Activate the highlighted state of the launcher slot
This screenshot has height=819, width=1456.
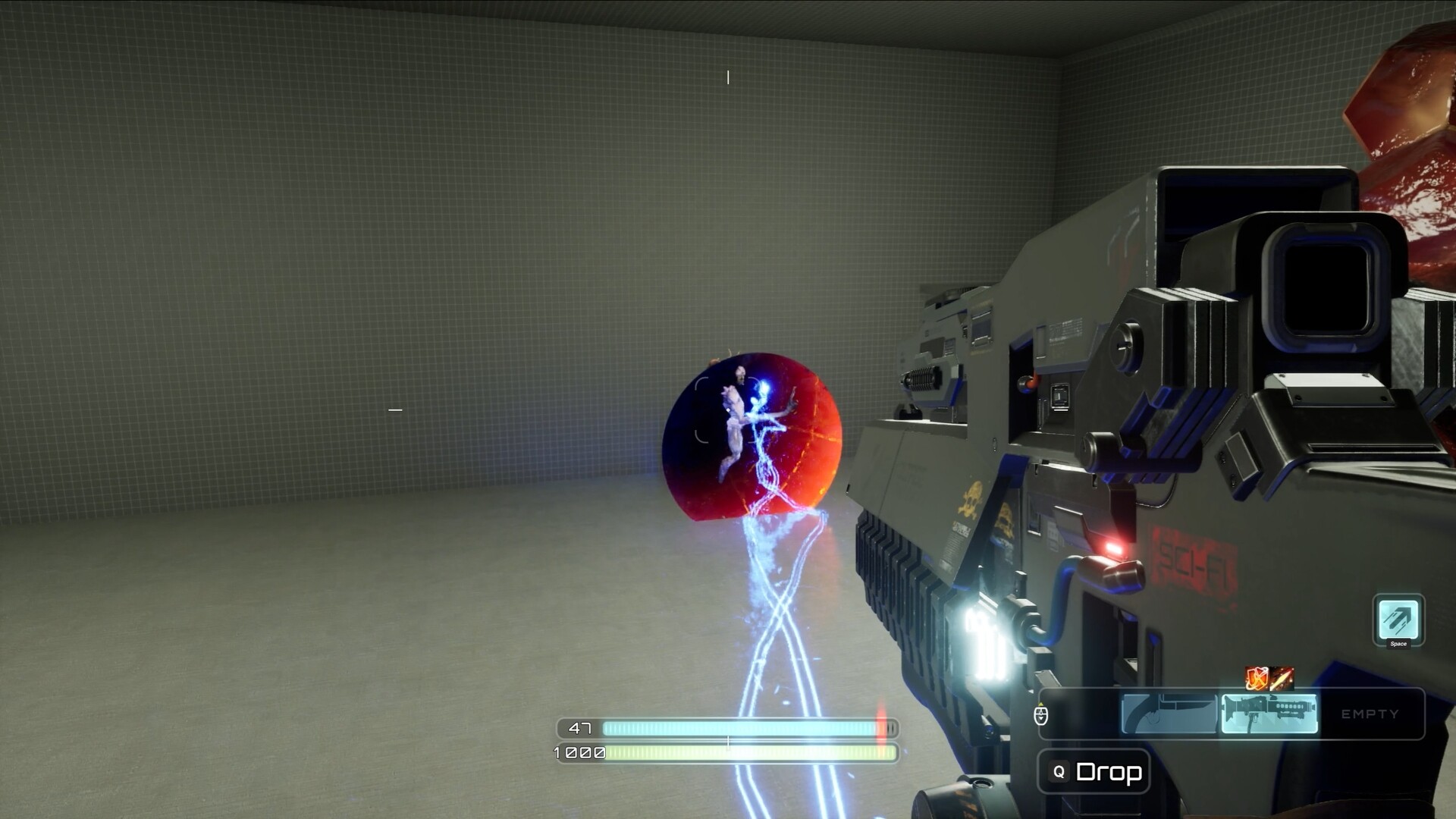(x=1270, y=713)
